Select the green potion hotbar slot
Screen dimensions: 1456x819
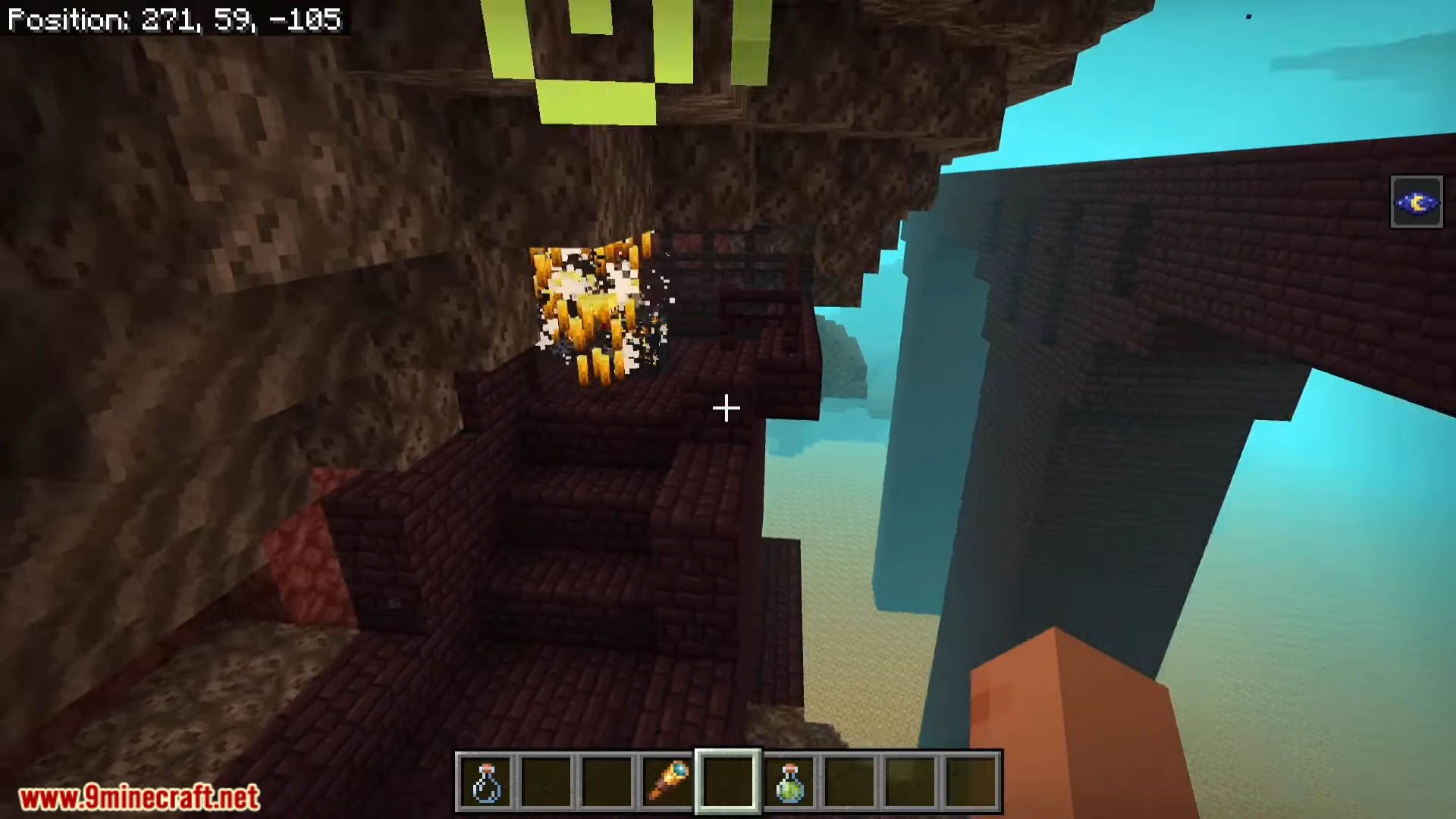(x=789, y=782)
